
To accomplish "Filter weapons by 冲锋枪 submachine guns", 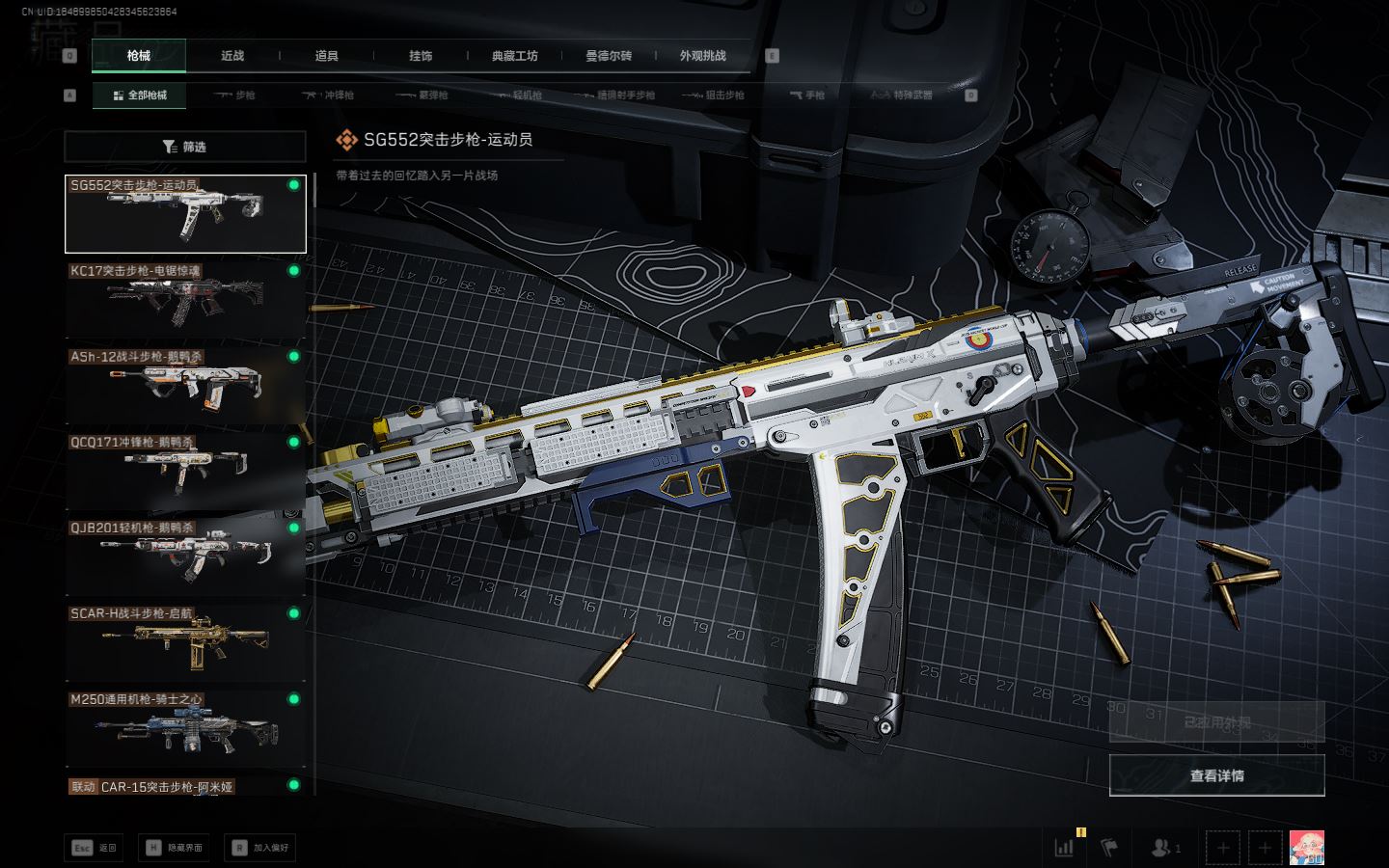I will coord(329,95).
